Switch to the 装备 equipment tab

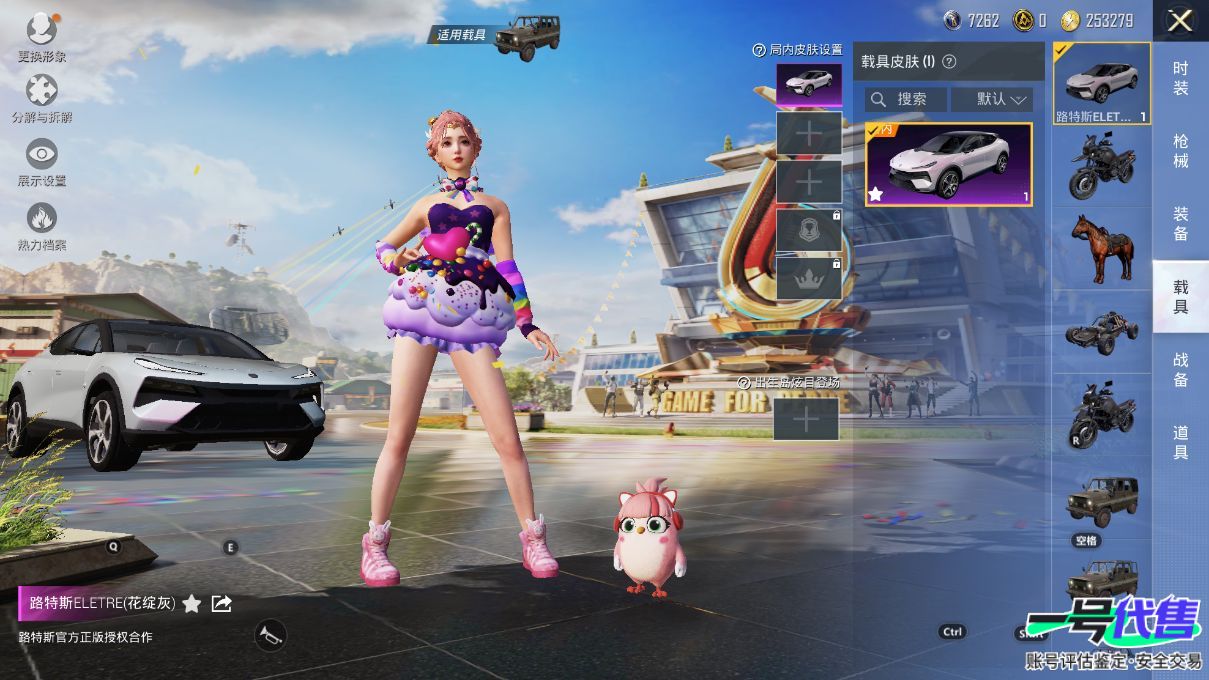1181,223
